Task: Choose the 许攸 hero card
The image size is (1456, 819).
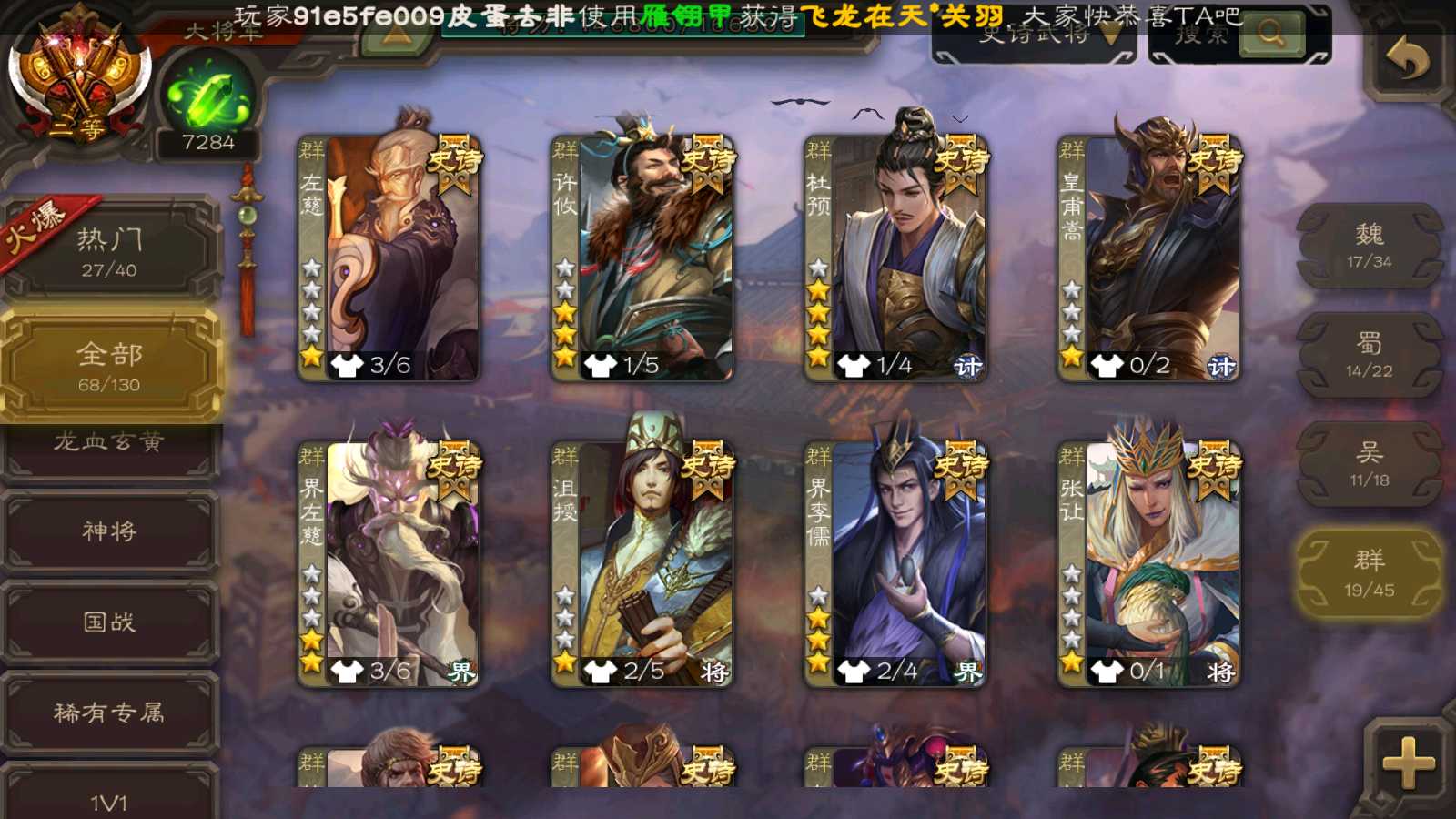Action: [642, 258]
